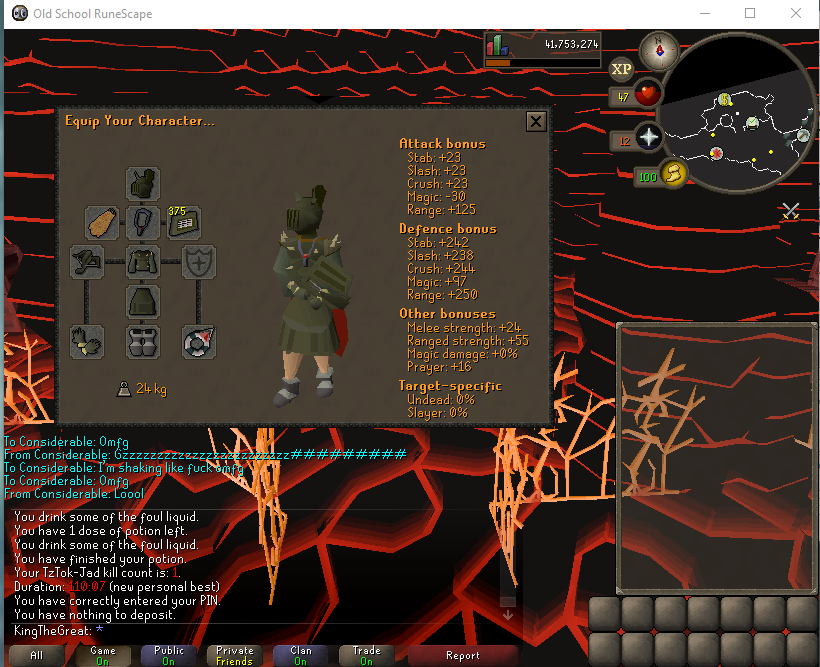This screenshot has width=820, height=667.
Task: Select the amulet equipment slot
Action: [143, 222]
